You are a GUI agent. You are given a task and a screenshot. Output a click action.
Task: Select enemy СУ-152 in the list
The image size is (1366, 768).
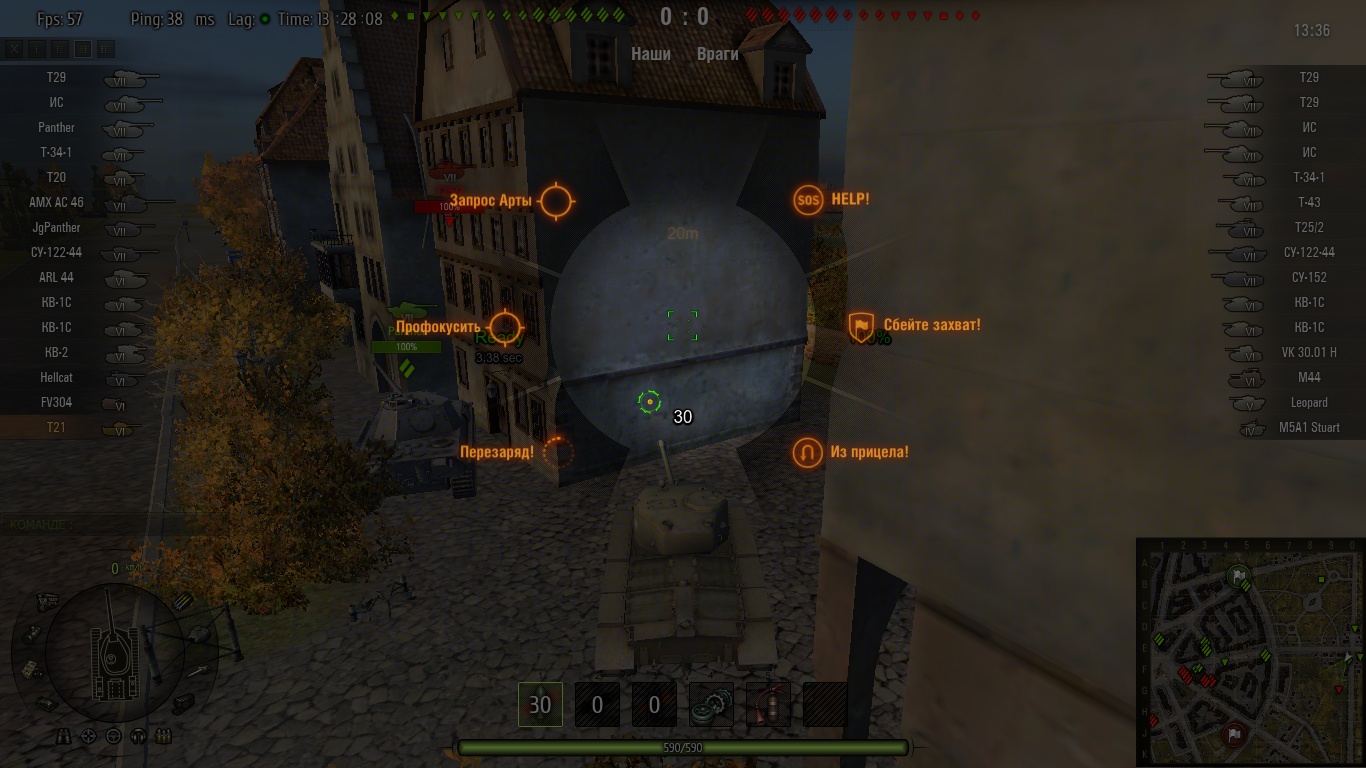point(1309,277)
